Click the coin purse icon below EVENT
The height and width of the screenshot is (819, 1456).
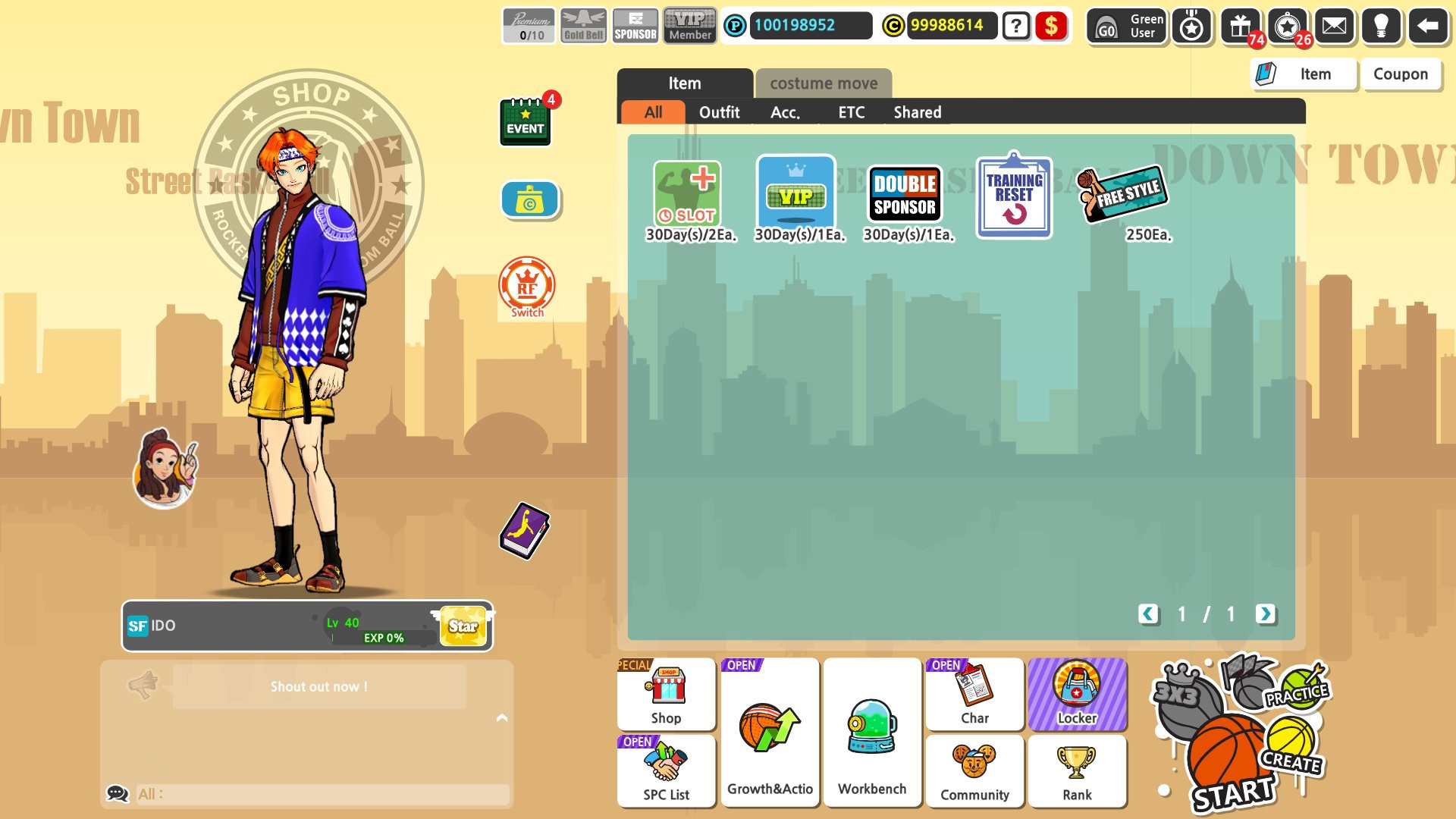(x=529, y=199)
